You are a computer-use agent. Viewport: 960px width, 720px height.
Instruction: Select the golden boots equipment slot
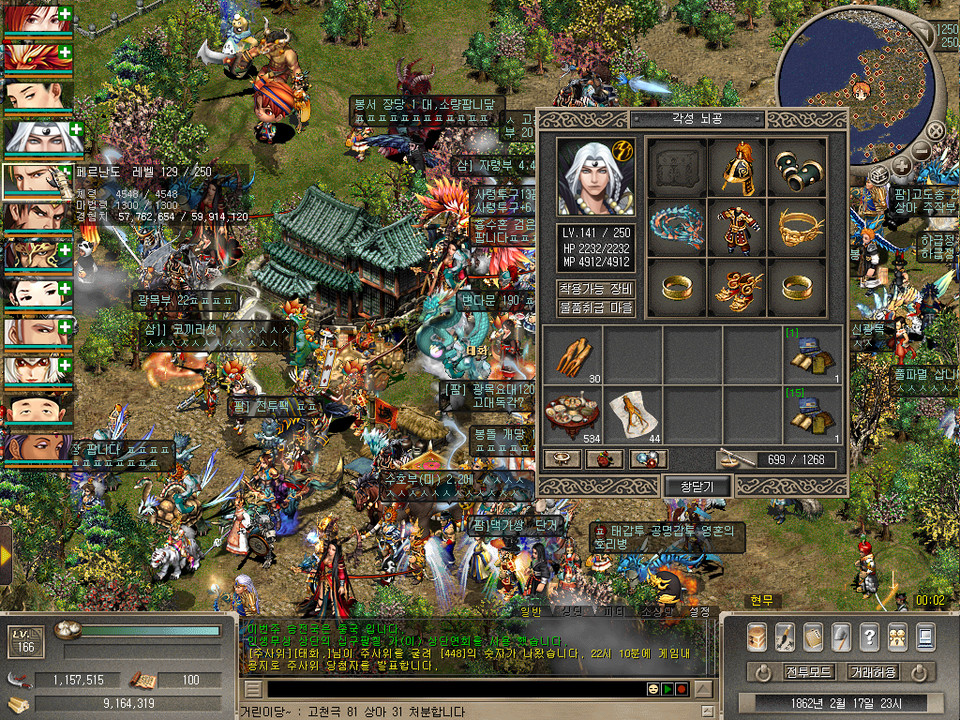tap(737, 288)
